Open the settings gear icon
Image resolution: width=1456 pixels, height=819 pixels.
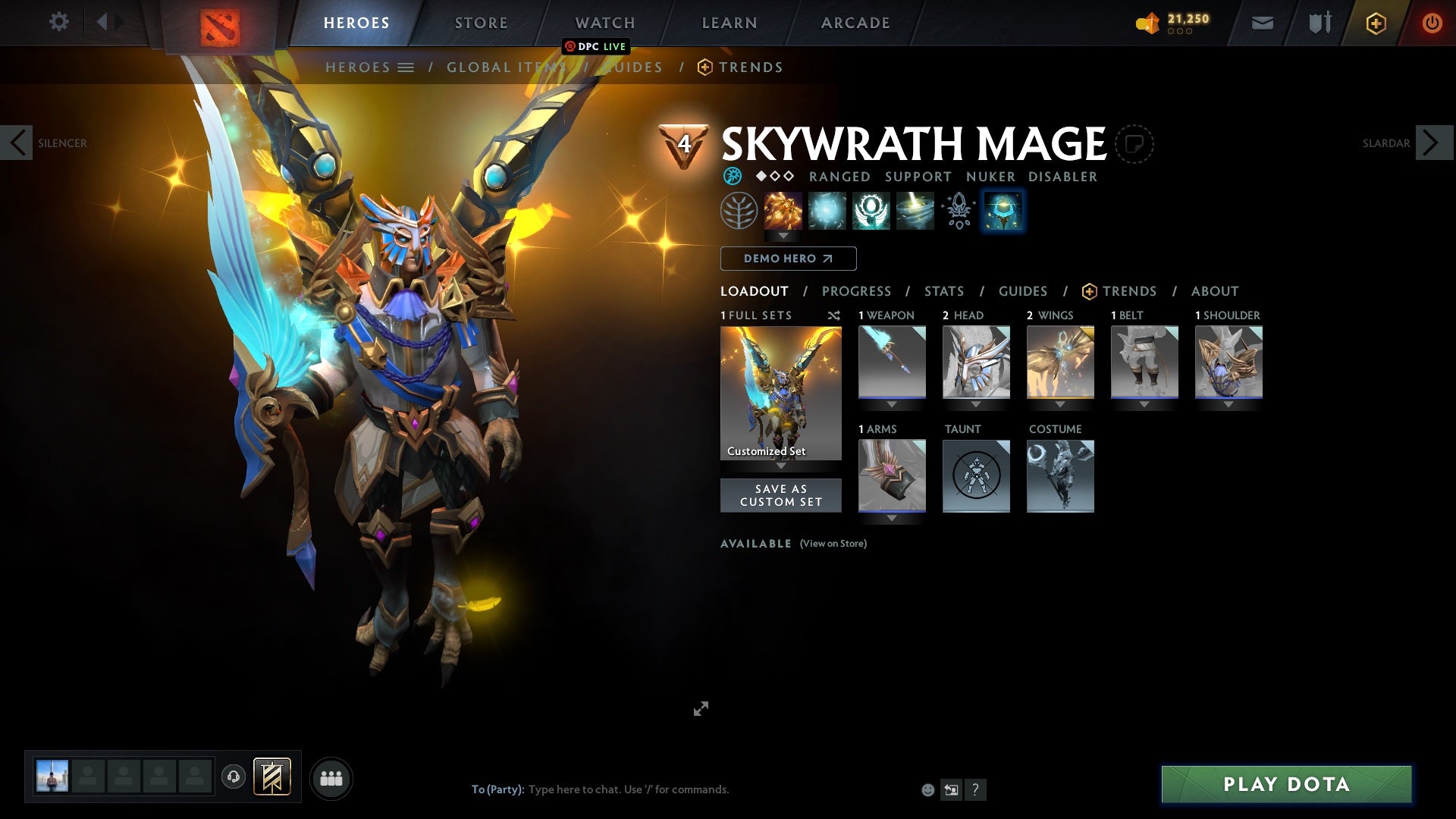point(59,22)
